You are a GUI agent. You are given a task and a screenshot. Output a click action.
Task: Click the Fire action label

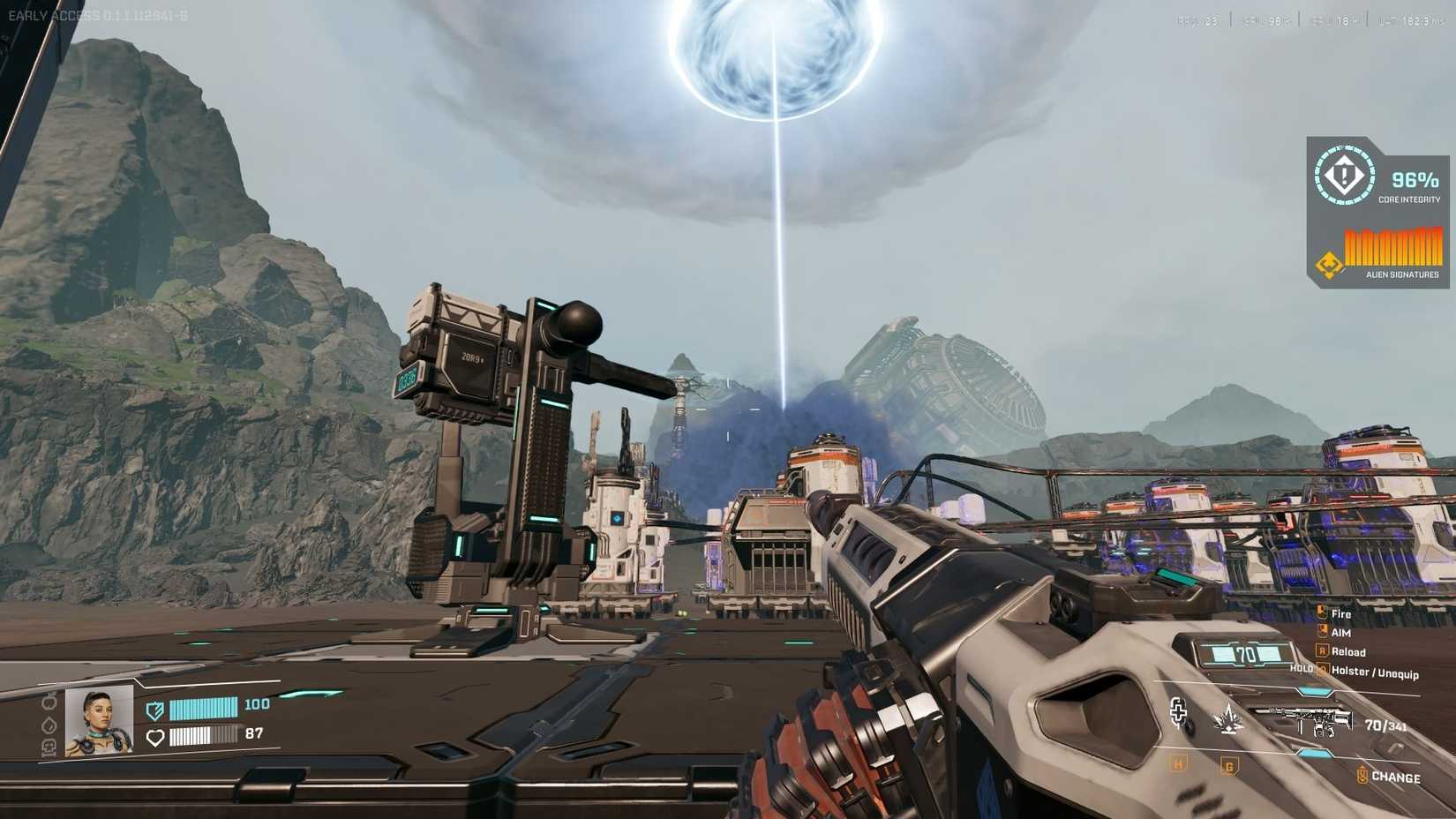[1340, 614]
